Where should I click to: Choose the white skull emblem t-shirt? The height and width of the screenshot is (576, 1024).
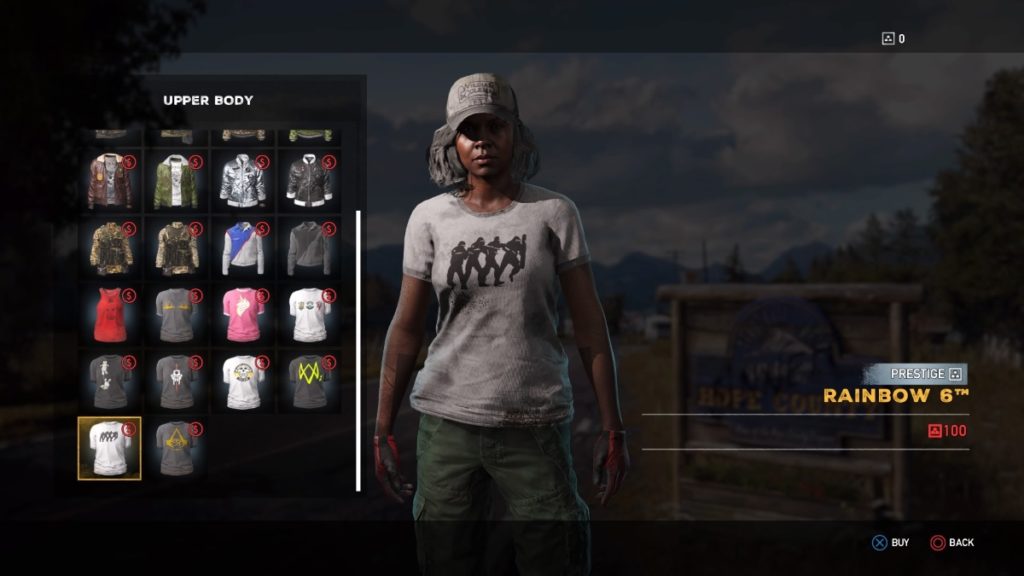tap(243, 381)
